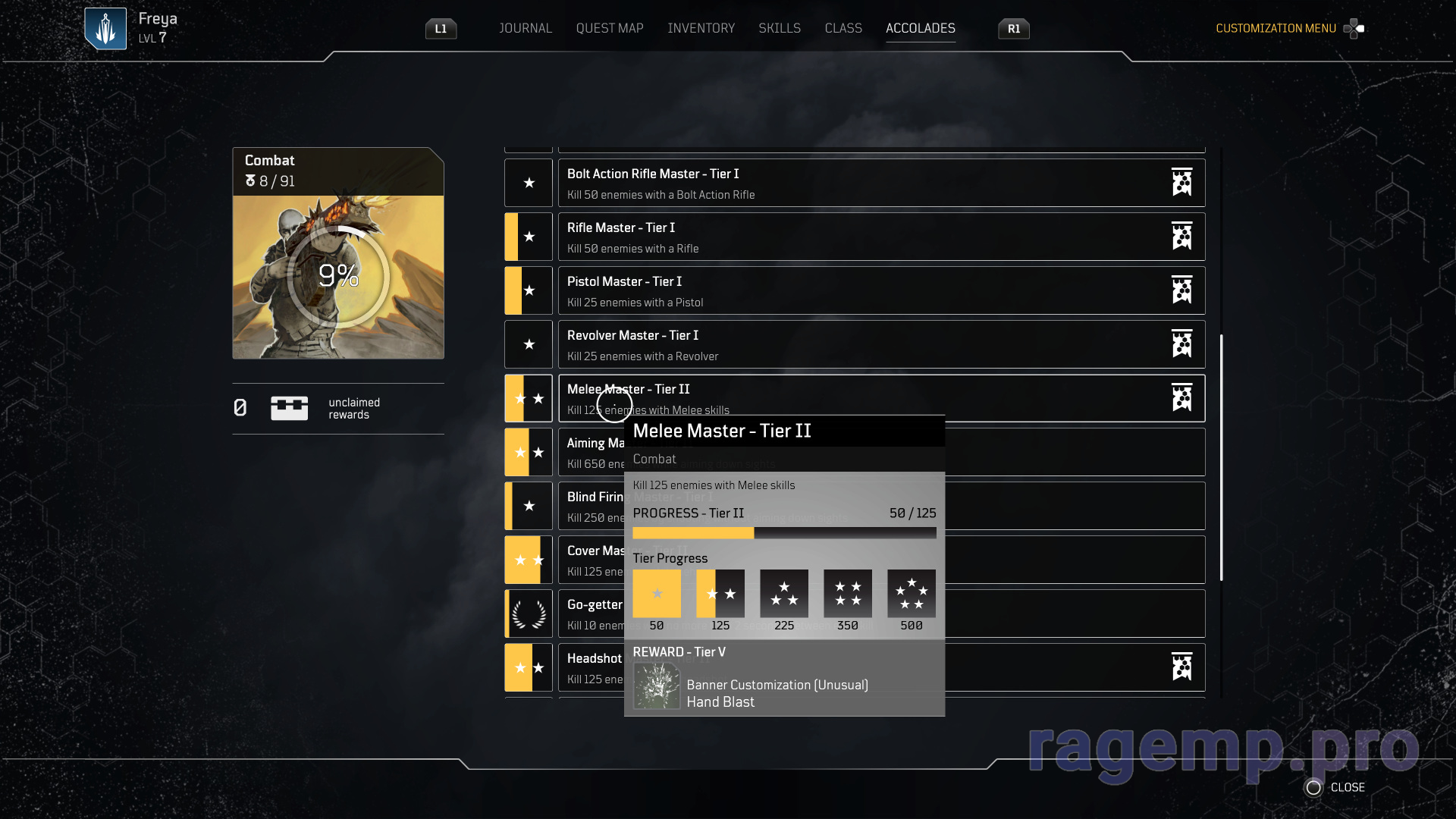
Task: Open the Class tab
Action: pos(843,28)
